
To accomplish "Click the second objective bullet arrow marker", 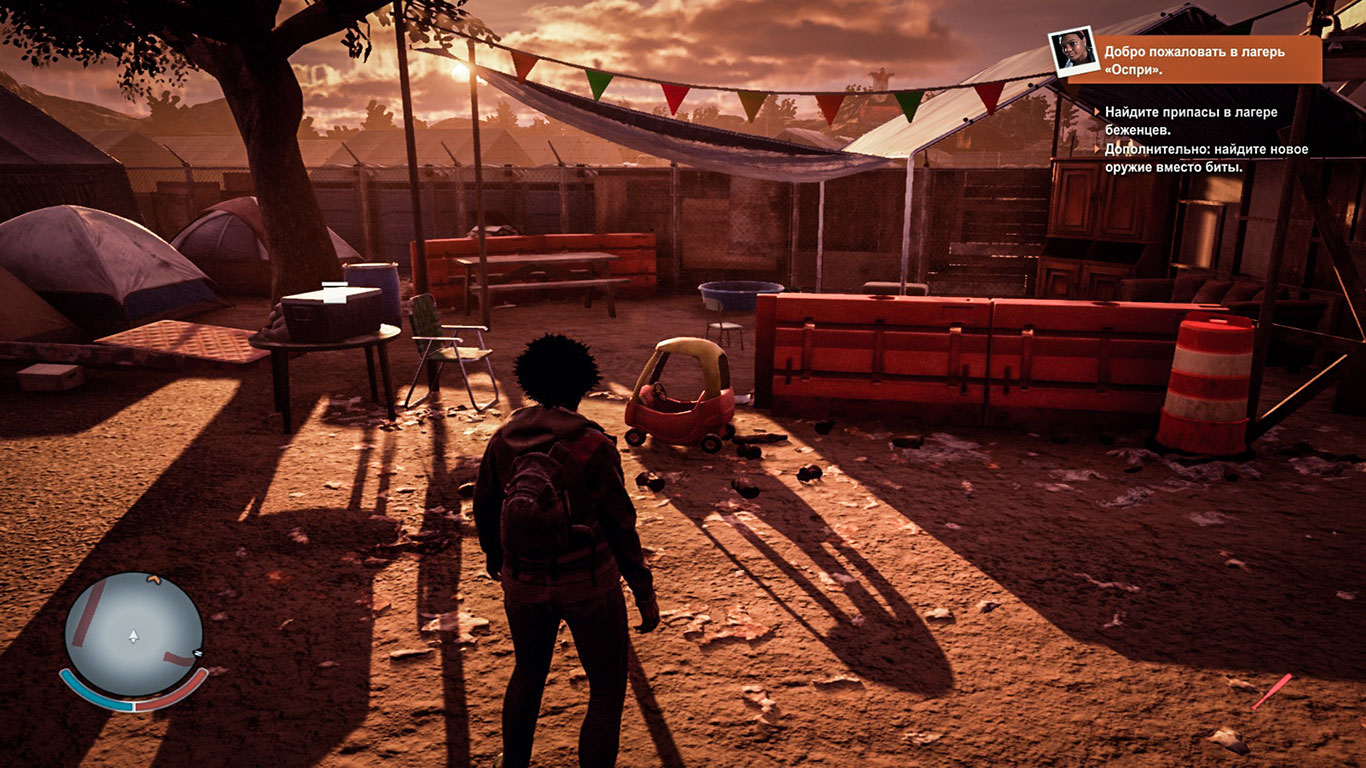I will coord(1096,148).
